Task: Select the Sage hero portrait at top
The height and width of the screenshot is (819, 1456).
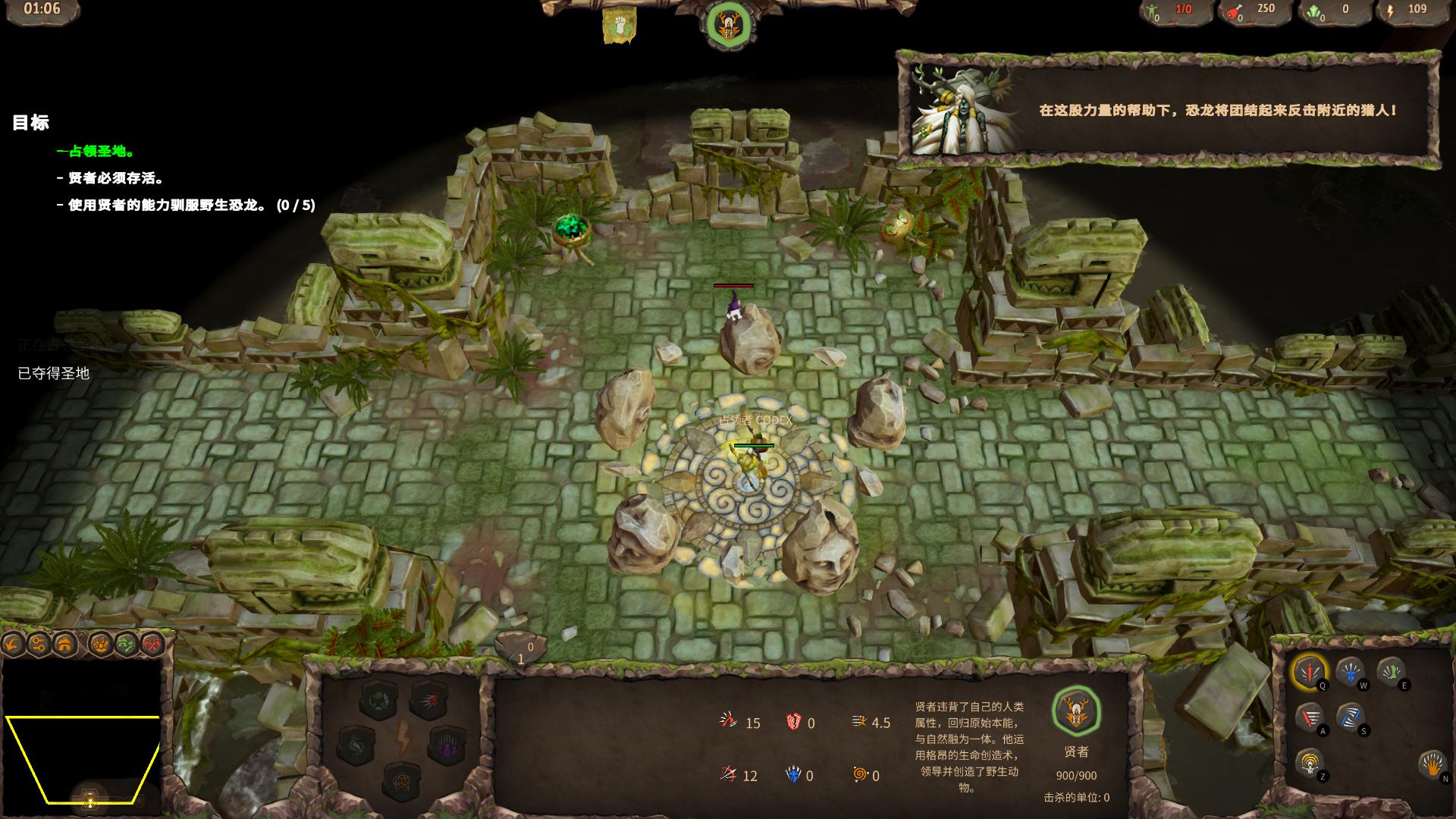Action: click(729, 25)
